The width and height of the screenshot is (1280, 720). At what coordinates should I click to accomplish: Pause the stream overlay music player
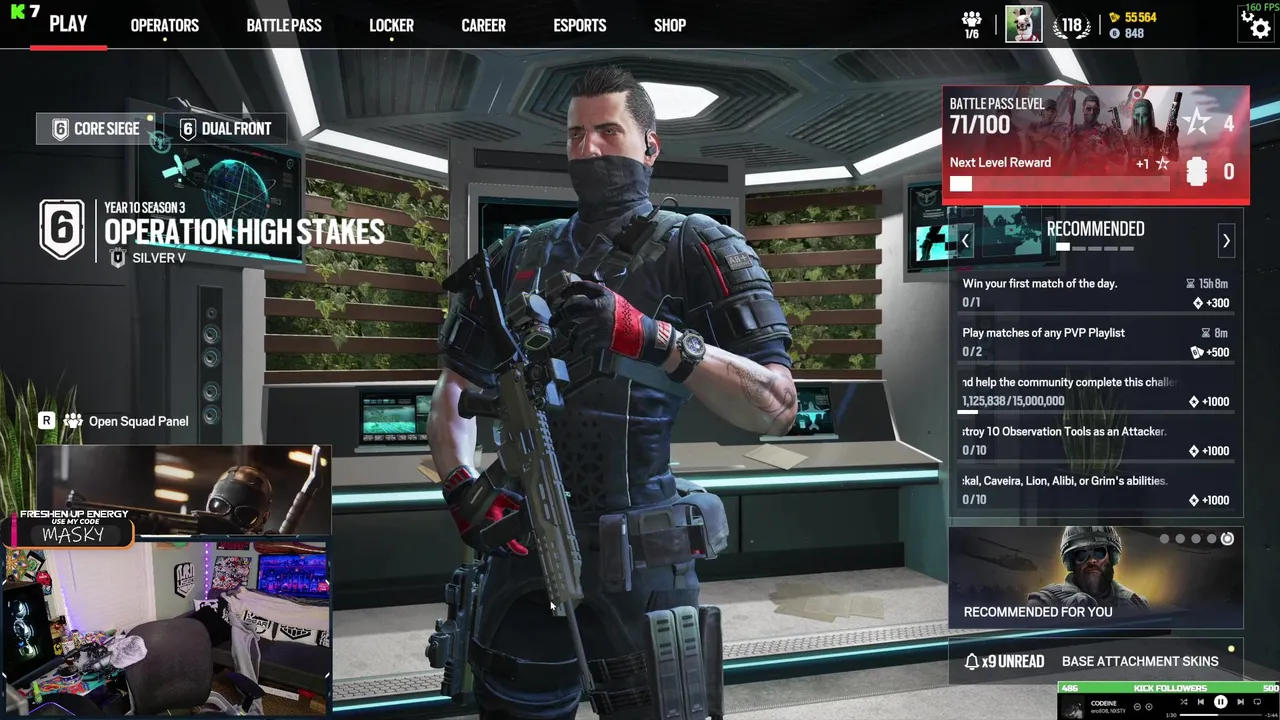(x=1220, y=703)
